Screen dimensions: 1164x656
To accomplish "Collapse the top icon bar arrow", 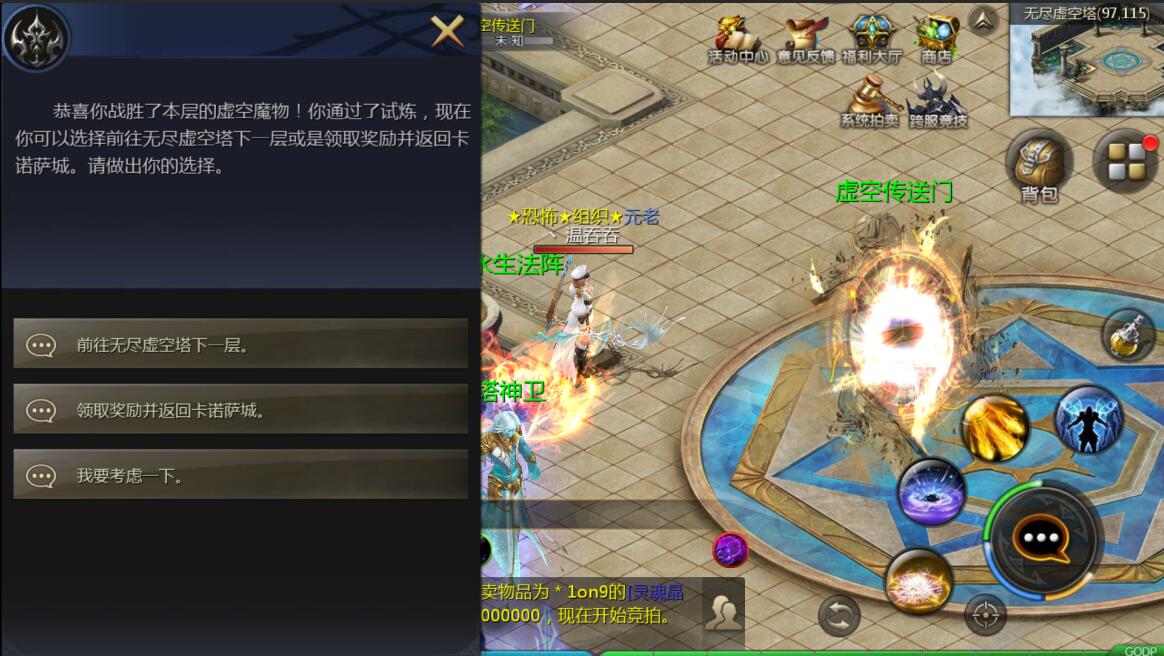I will coord(983,20).
